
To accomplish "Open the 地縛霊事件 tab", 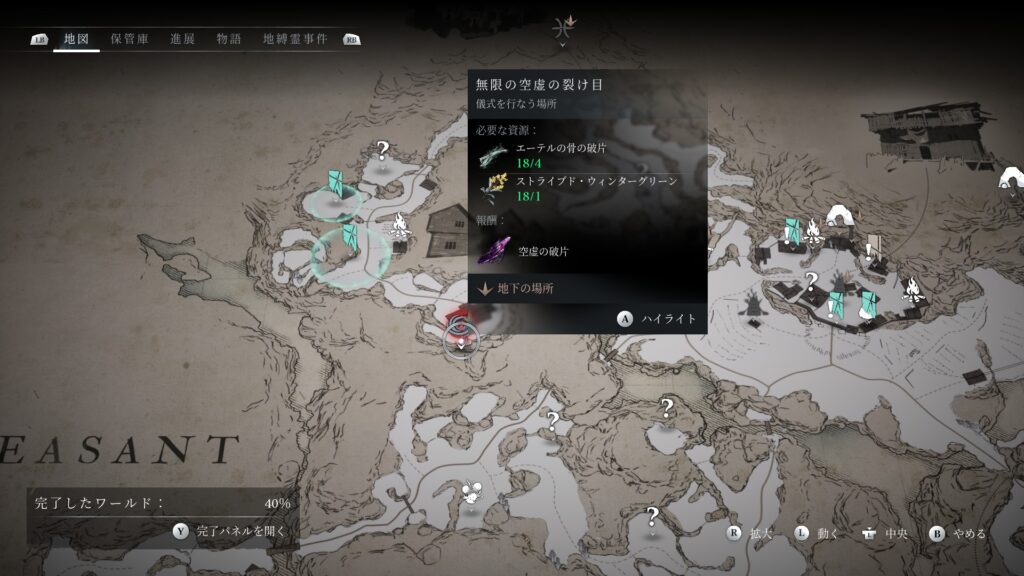I will pyautogui.click(x=295, y=39).
